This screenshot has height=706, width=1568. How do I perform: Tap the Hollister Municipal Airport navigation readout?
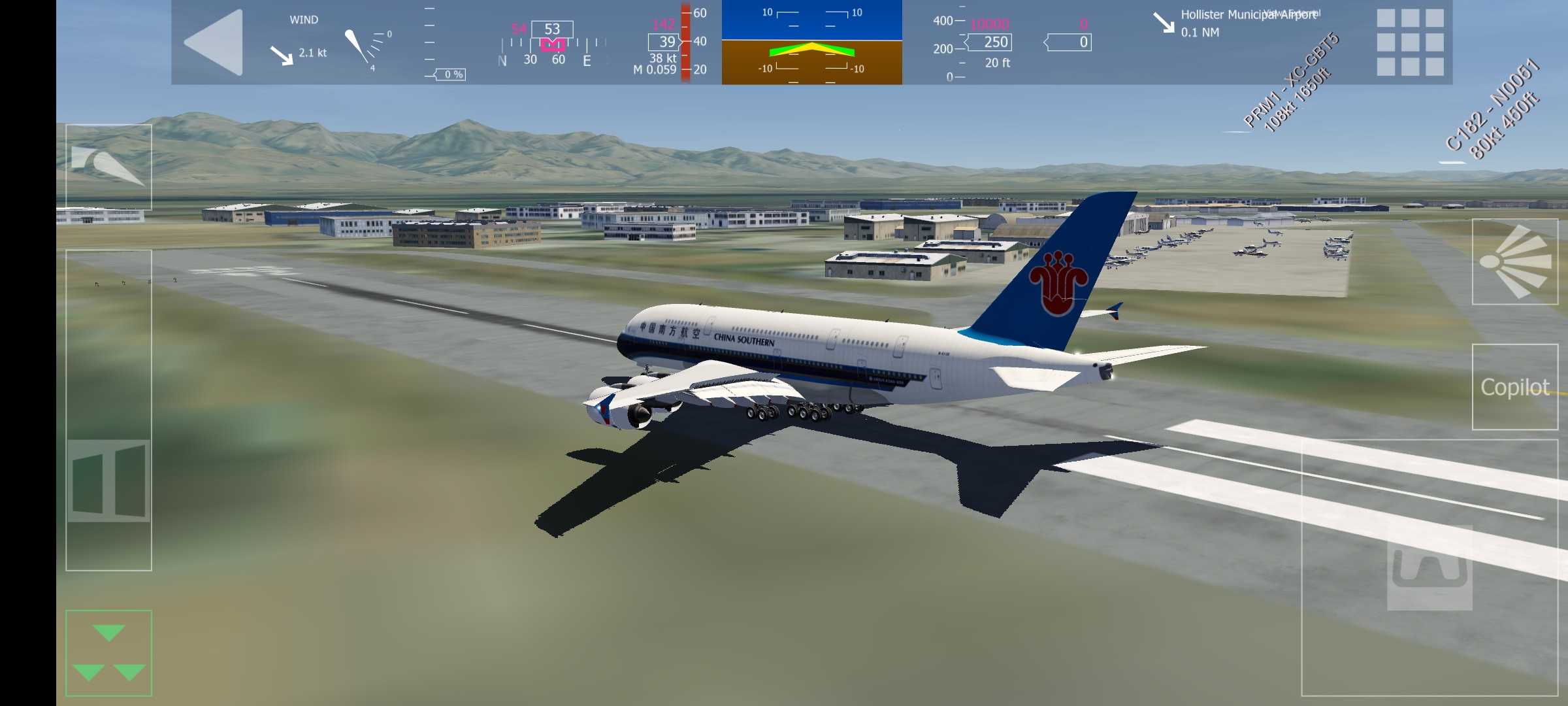coord(1235,23)
